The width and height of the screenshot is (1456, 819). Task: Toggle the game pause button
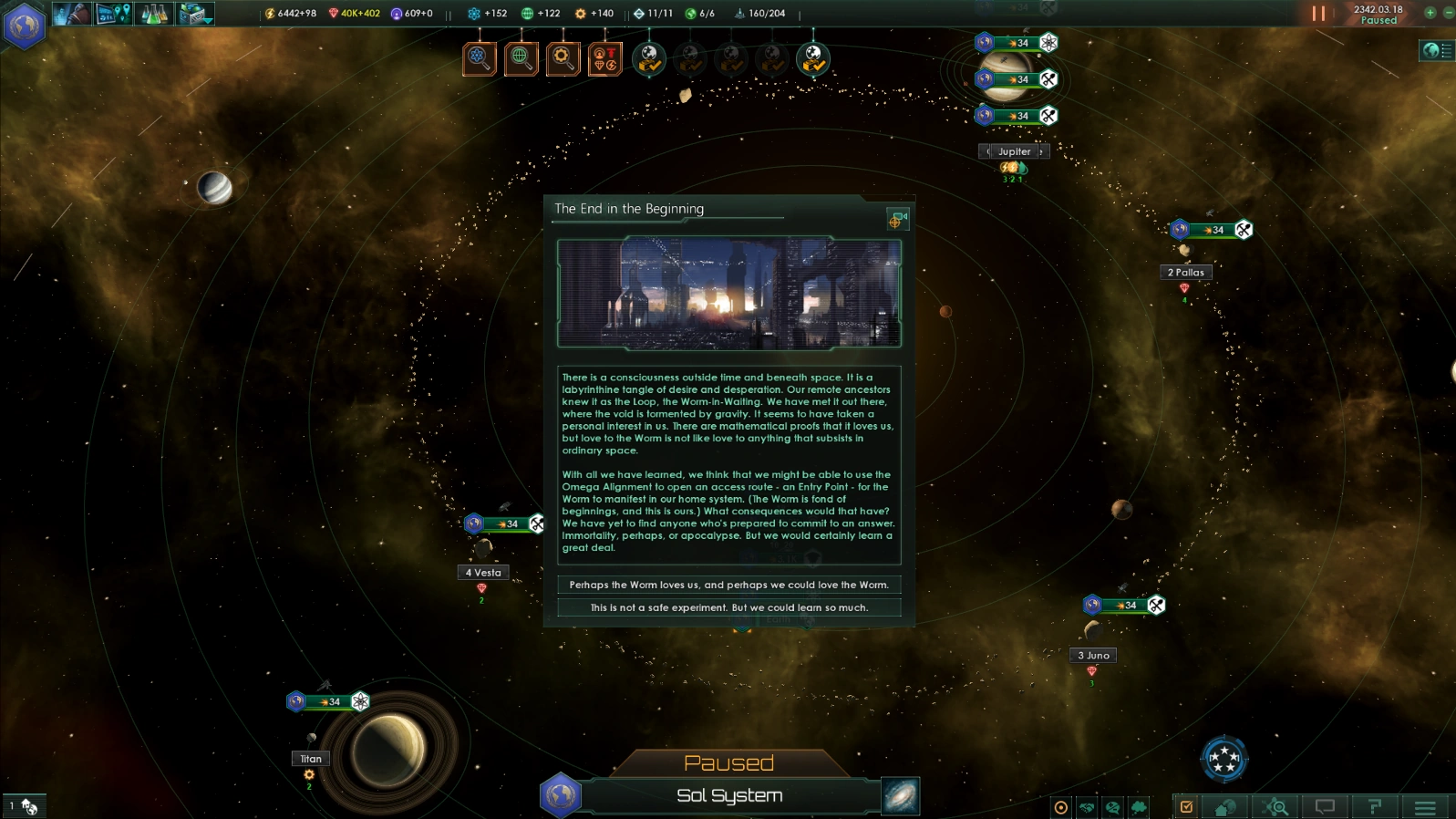pos(1317,14)
